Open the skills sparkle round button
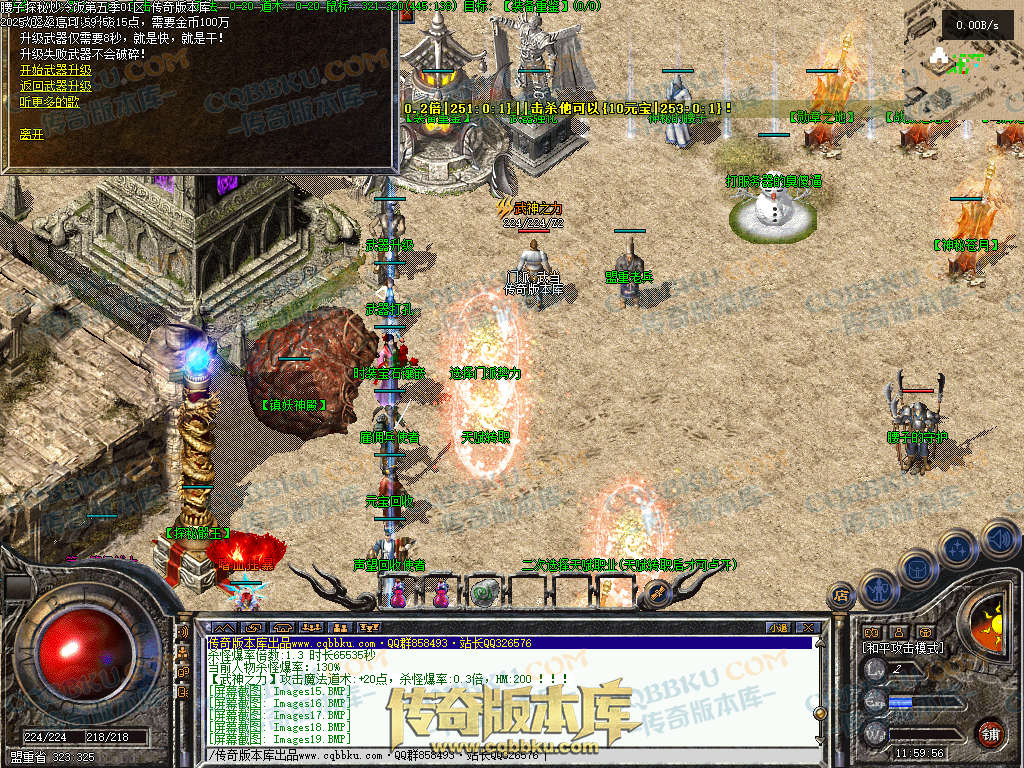Viewport: 1024px width, 768px height. pyautogui.click(x=957, y=548)
